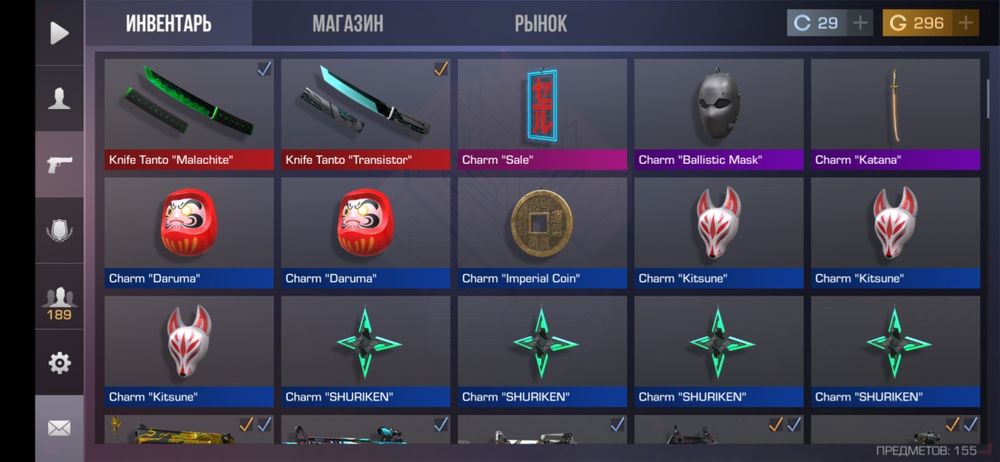Open the shield badge section
The image size is (1000, 462).
pyautogui.click(x=59, y=231)
